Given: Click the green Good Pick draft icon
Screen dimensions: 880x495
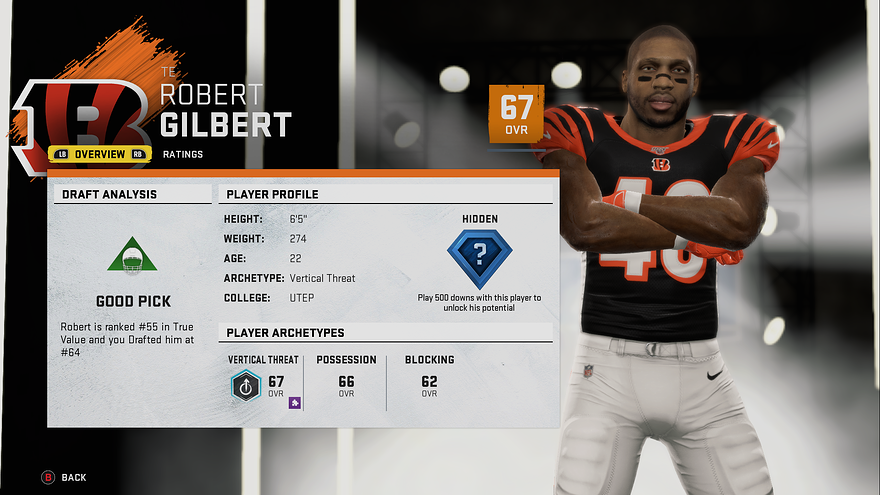Looking at the screenshot, I should point(133,256).
